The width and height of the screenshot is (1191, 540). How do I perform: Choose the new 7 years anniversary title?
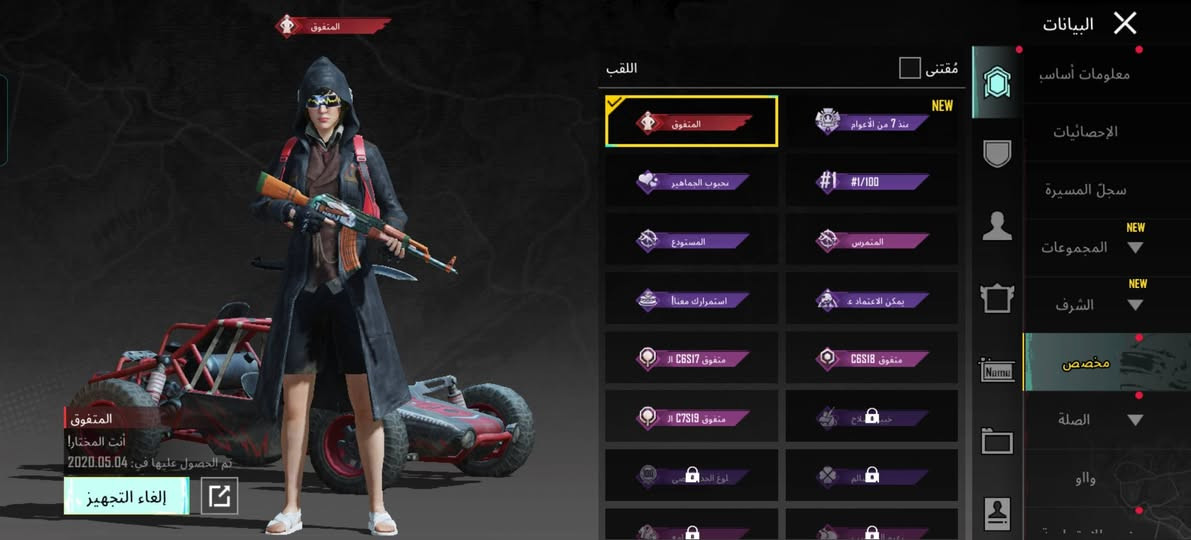click(x=871, y=122)
